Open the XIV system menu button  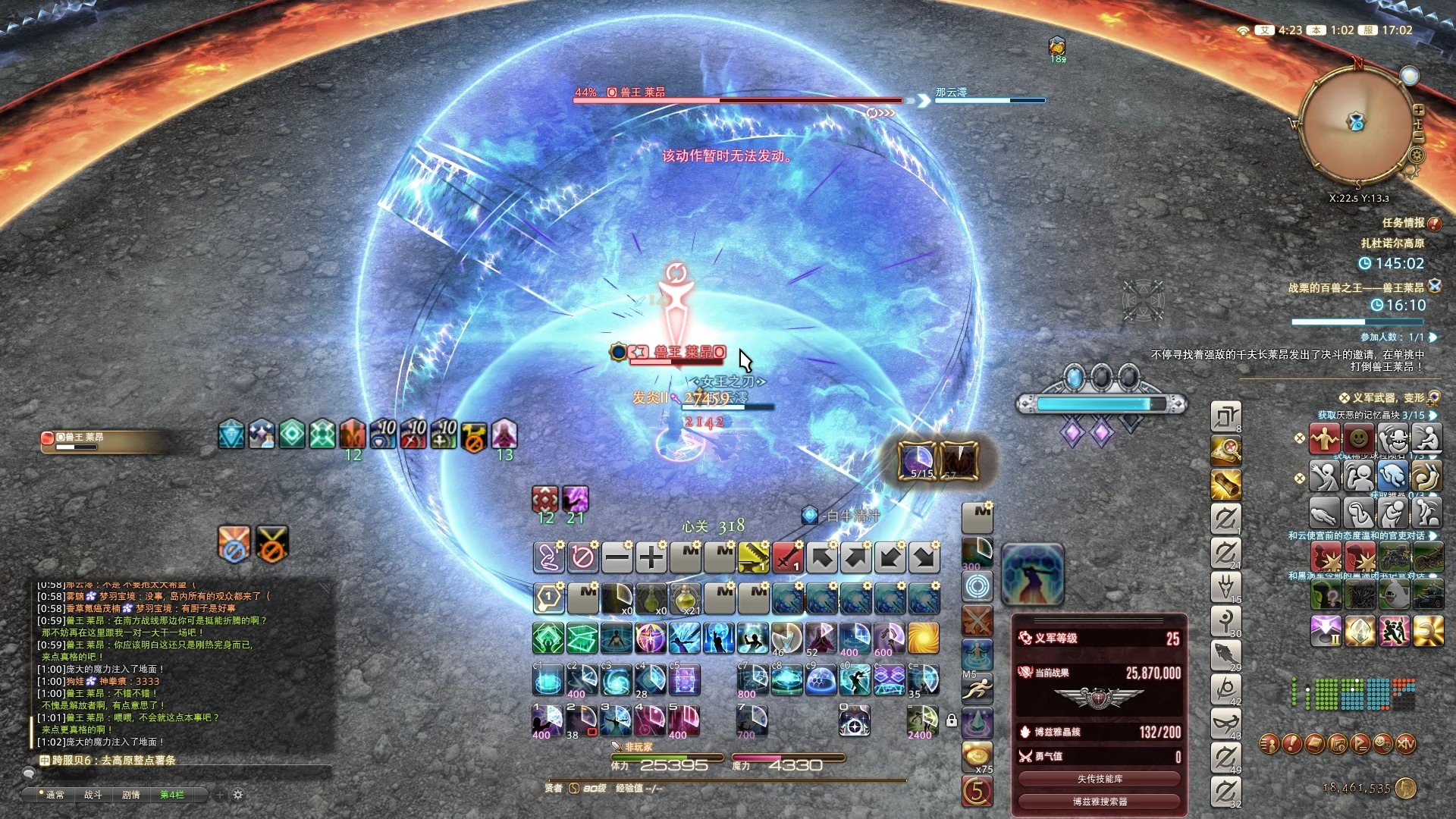coord(1405,744)
